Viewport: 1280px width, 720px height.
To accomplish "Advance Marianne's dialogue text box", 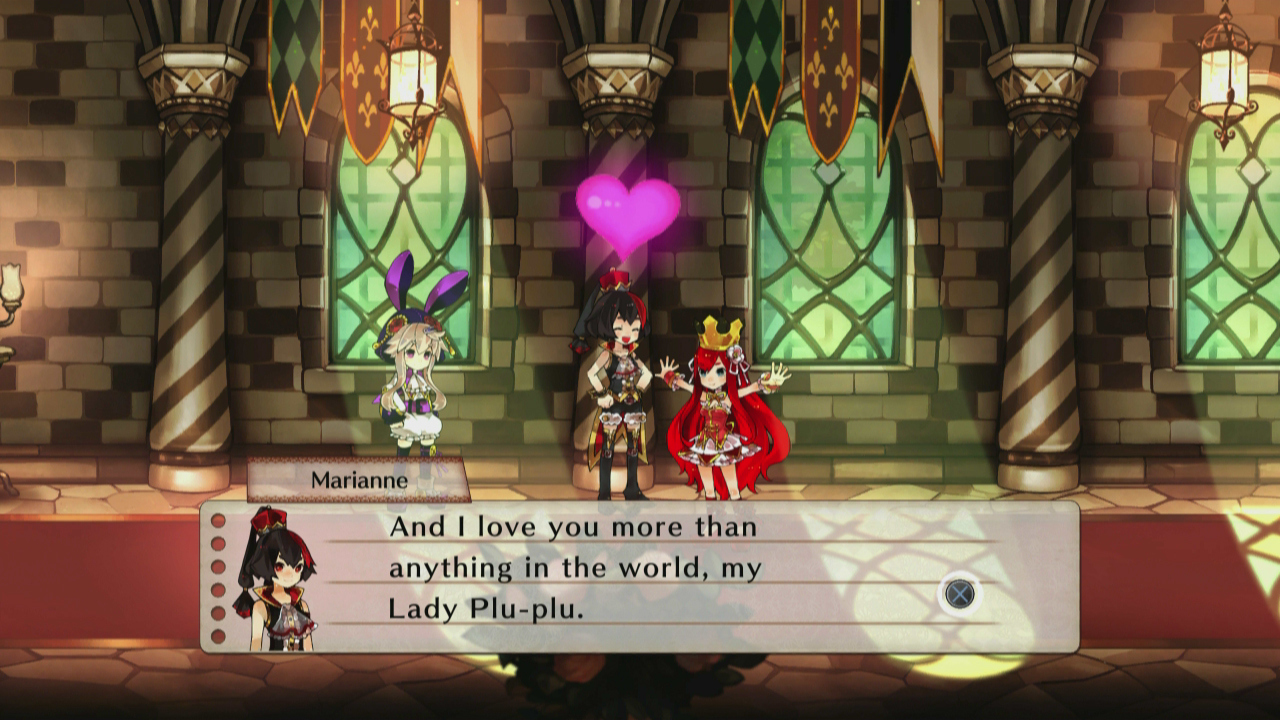I will click(x=960, y=595).
